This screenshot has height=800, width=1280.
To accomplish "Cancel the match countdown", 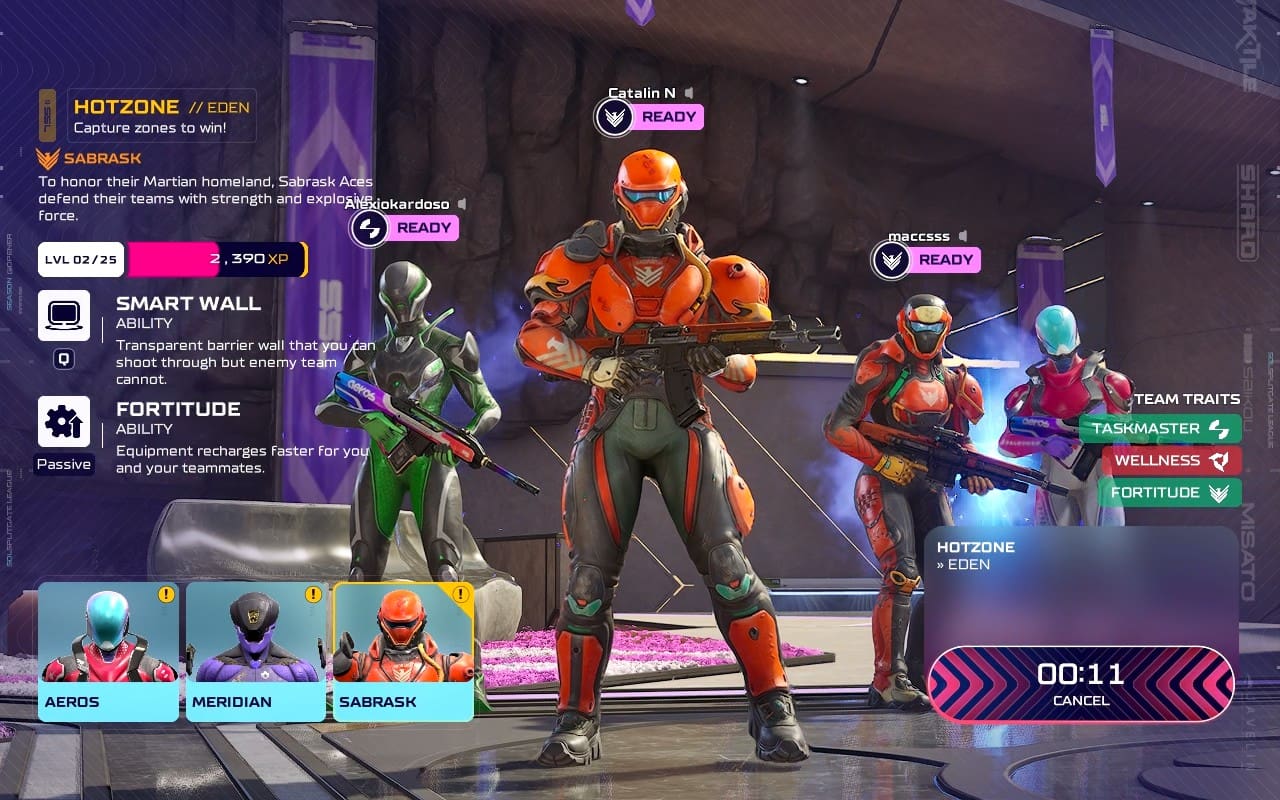I will pos(1081,684).
